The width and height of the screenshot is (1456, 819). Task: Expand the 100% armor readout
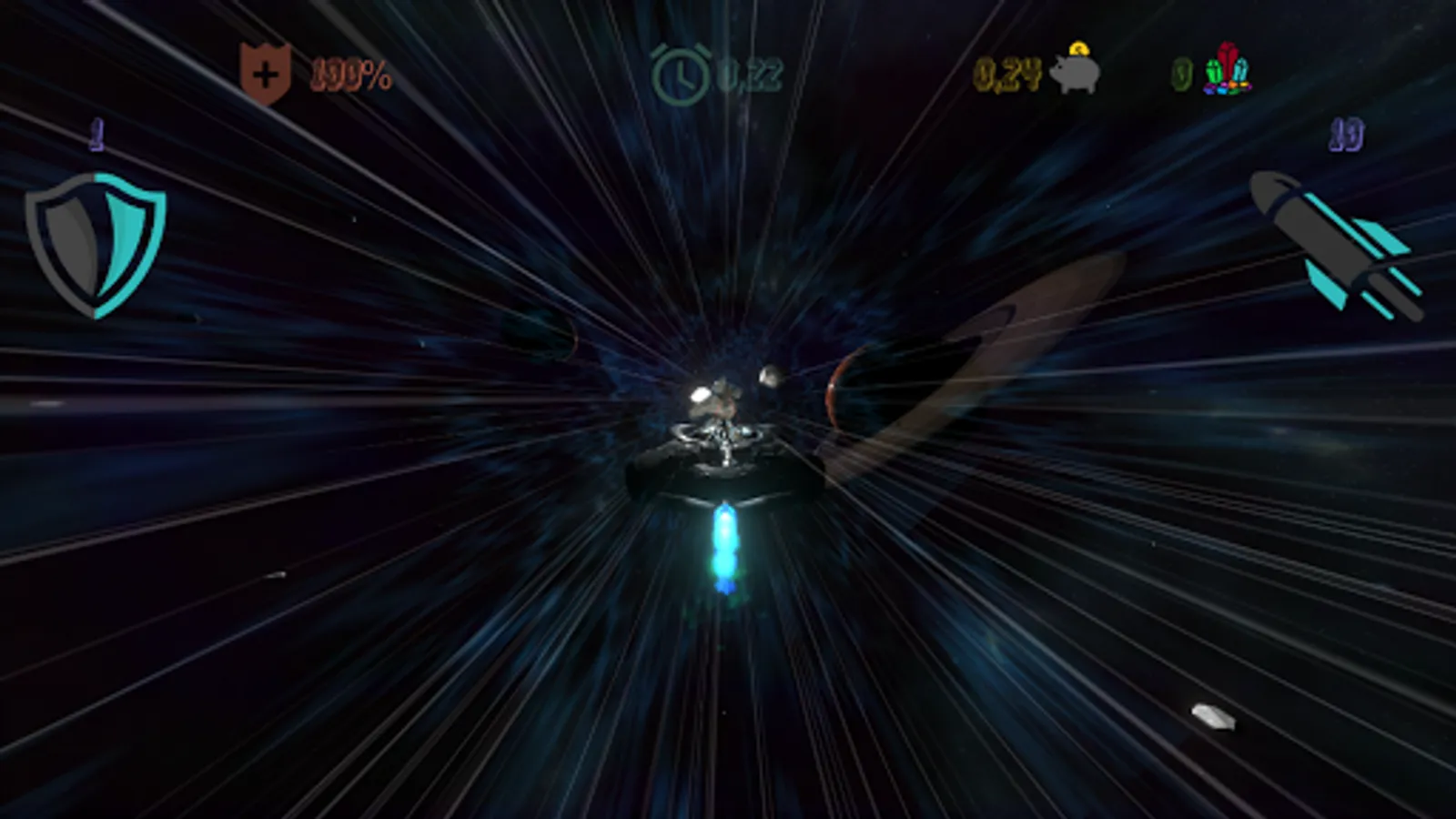(x=353, y=73)
